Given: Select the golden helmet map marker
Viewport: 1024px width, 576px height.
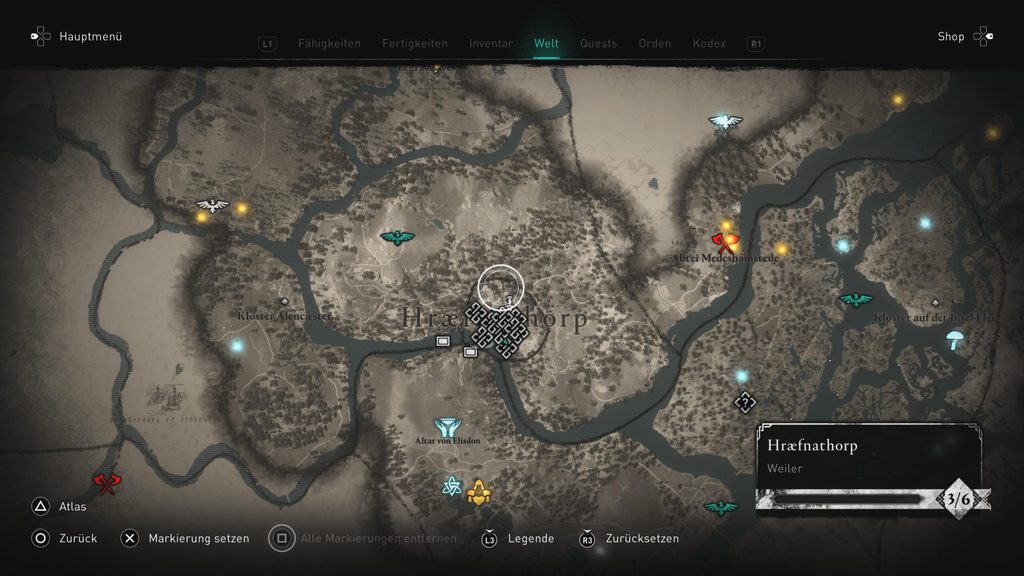Looking at the screenshot, I should click(x=479, y=490).
